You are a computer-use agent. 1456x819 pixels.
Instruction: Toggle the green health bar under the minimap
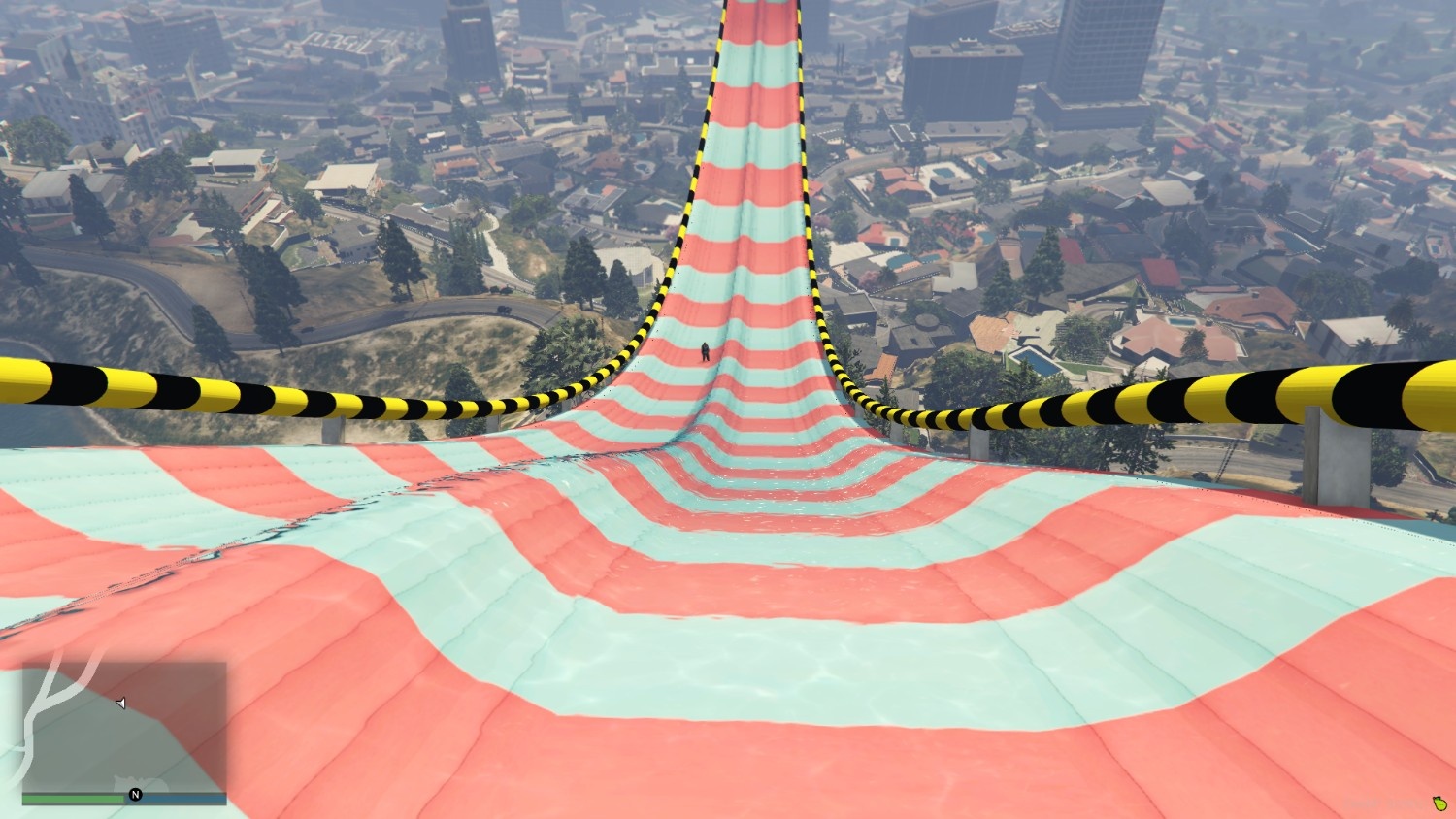[73, 799]
